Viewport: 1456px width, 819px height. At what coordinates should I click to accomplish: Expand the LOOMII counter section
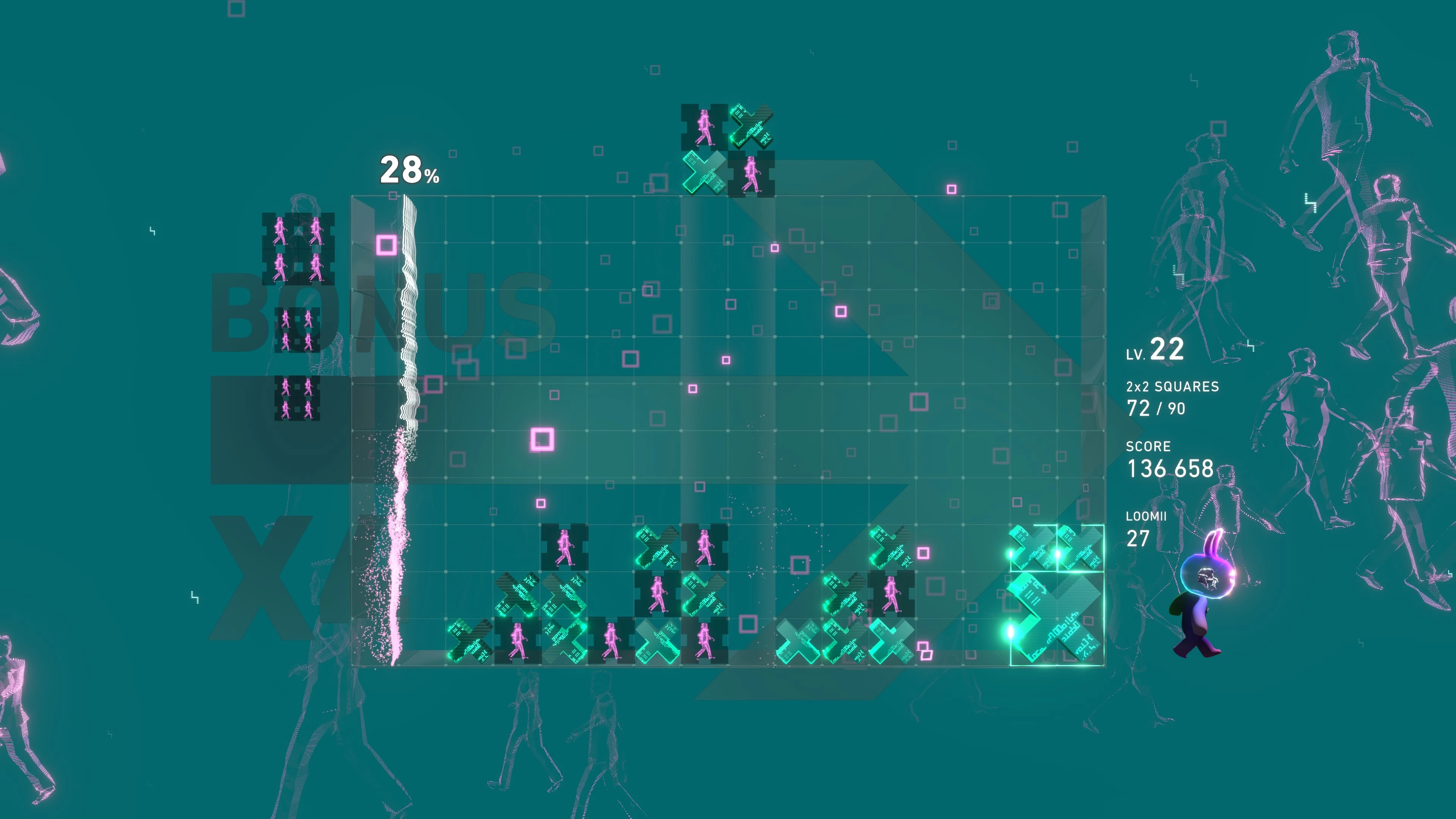click(x=1146, y=516)
